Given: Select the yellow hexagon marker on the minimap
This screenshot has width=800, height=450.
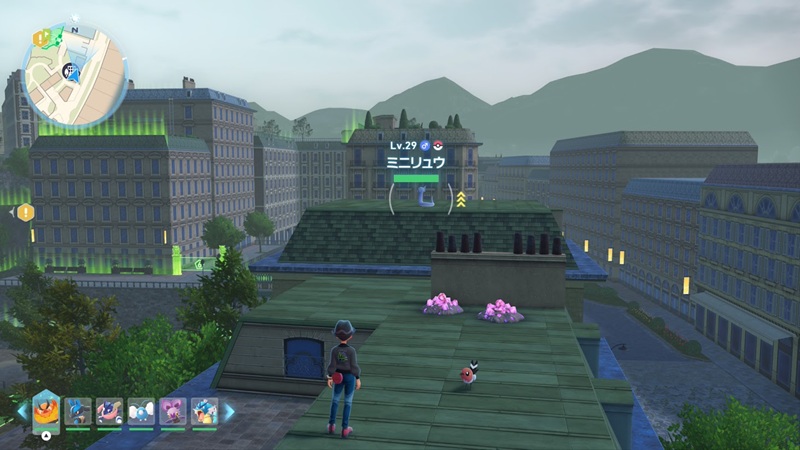Looking at the screenshot, I should [41, 37].
